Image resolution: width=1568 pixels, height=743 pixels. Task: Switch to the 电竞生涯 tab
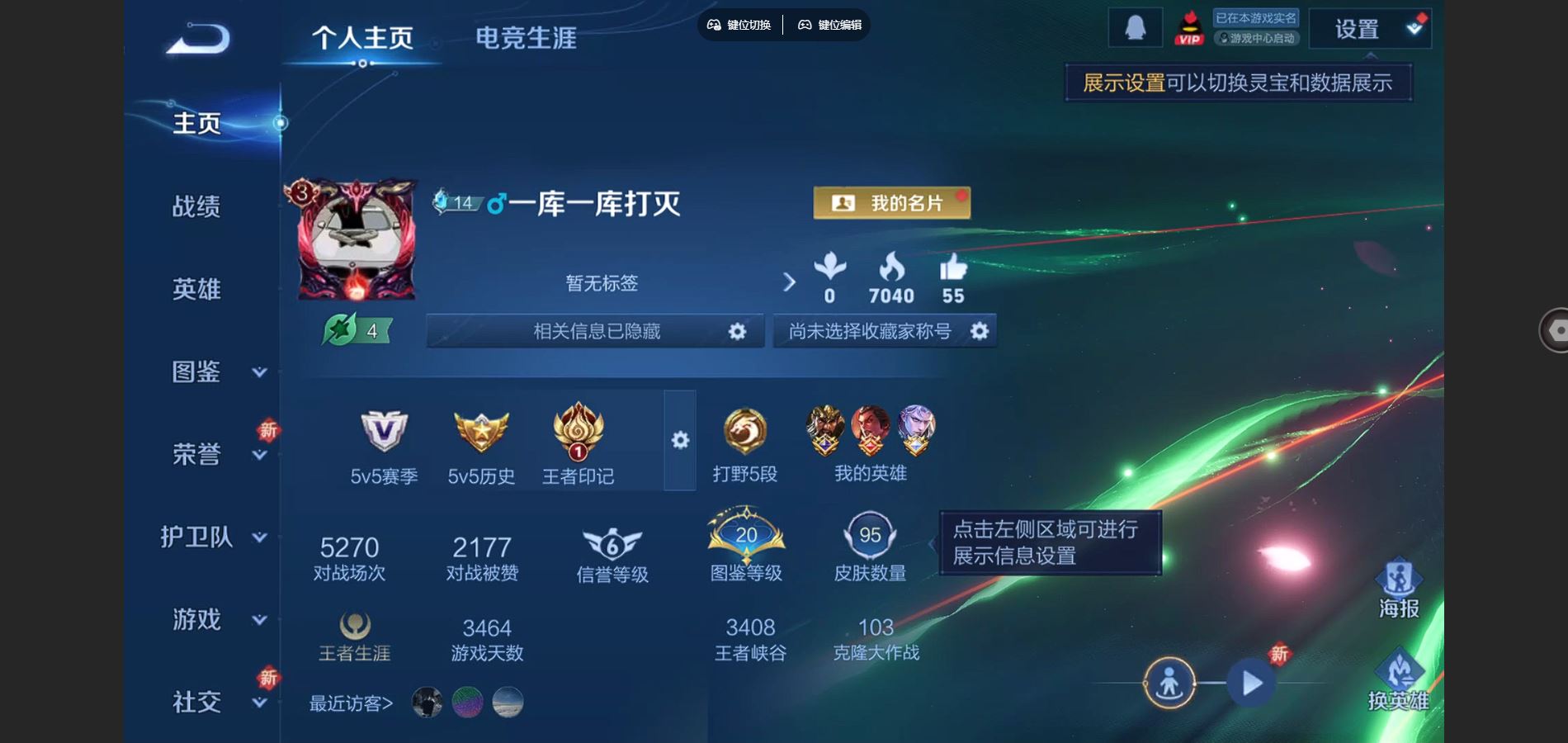tap(526, 37)
